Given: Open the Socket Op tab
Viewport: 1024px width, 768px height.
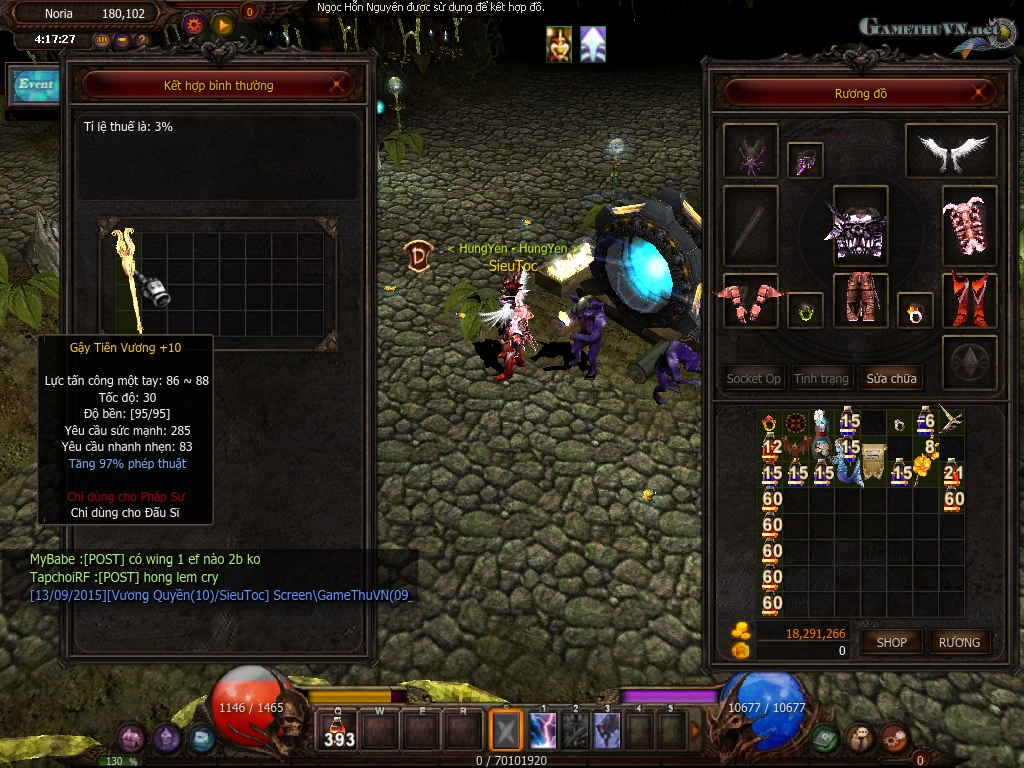Looking at the screenshot, I should 754,379.
